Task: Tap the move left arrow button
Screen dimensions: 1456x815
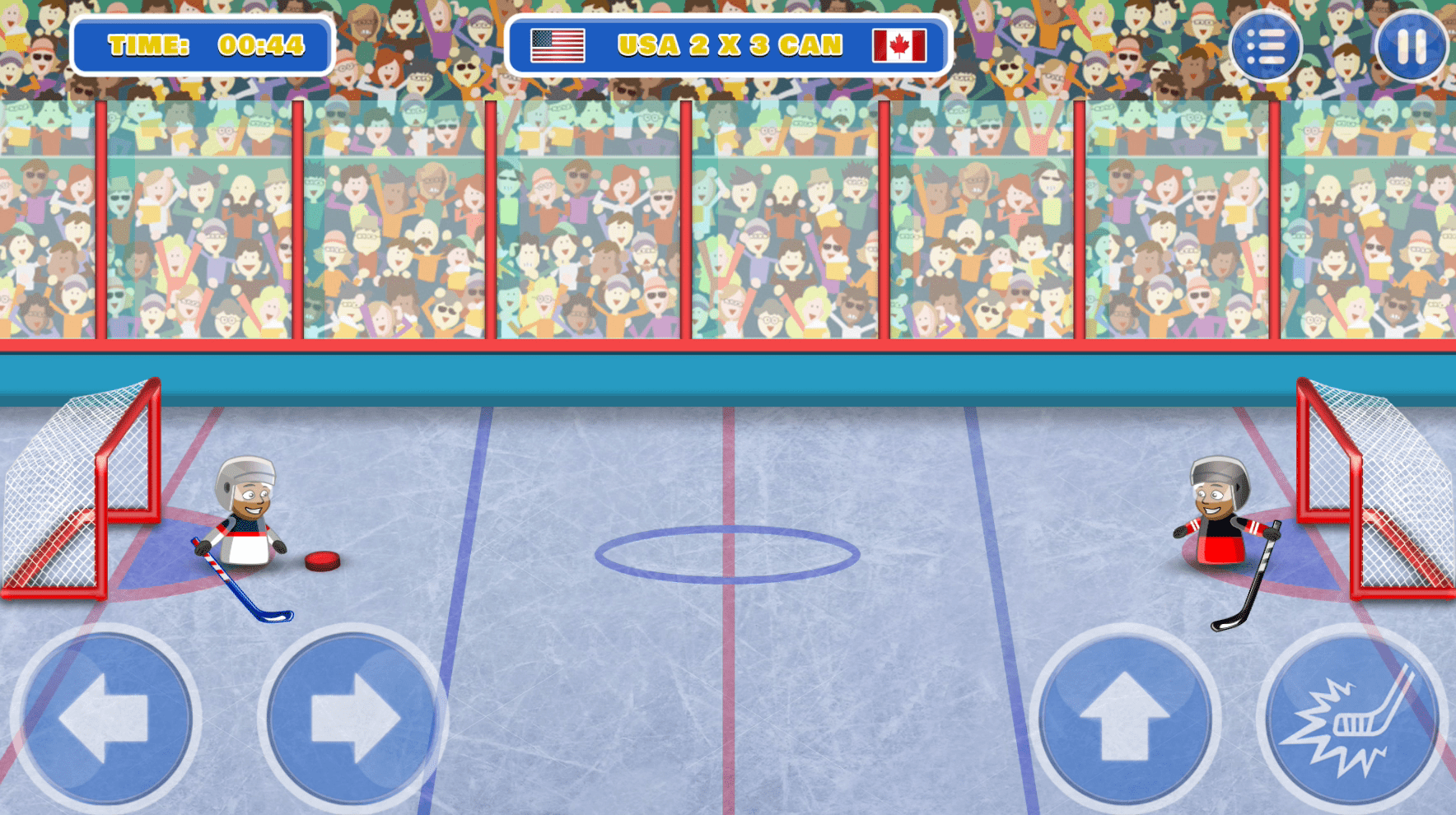Action: (x=105, y=718)
